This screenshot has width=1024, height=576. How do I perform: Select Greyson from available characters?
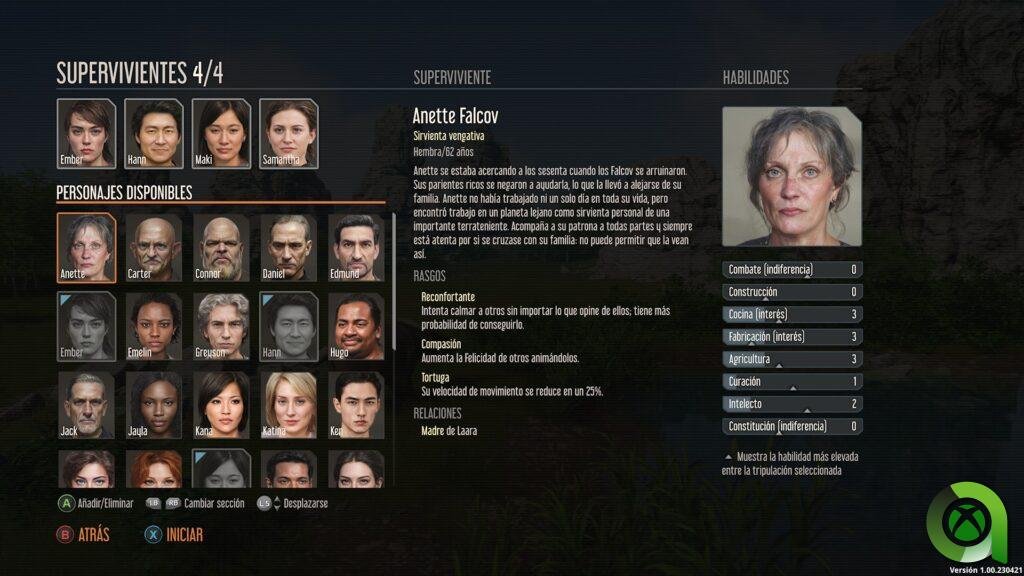[221, 326]
